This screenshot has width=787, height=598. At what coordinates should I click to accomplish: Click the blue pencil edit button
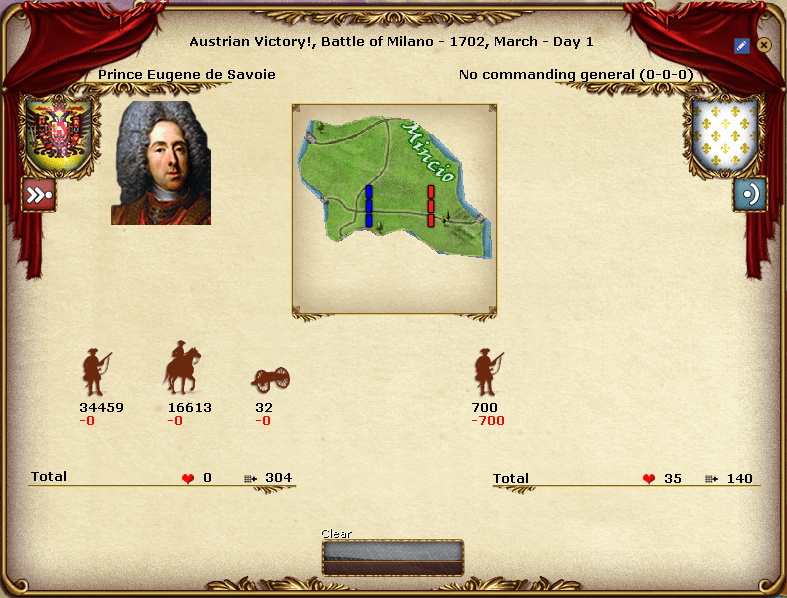coord(741,45)
